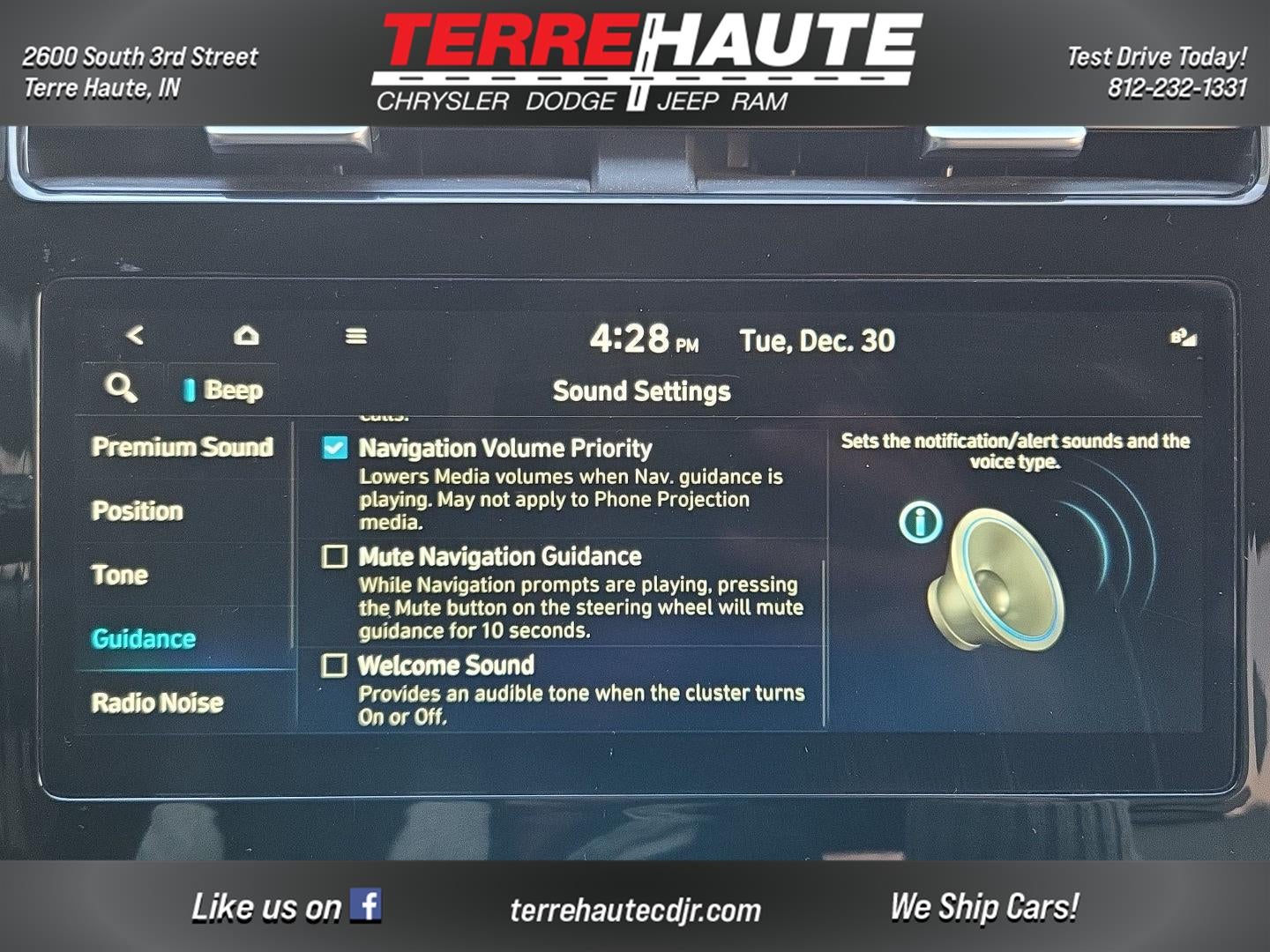Switch to Premium Sound section
The width and height of the screenshot is (1270, 952).
tap(182, 447)
